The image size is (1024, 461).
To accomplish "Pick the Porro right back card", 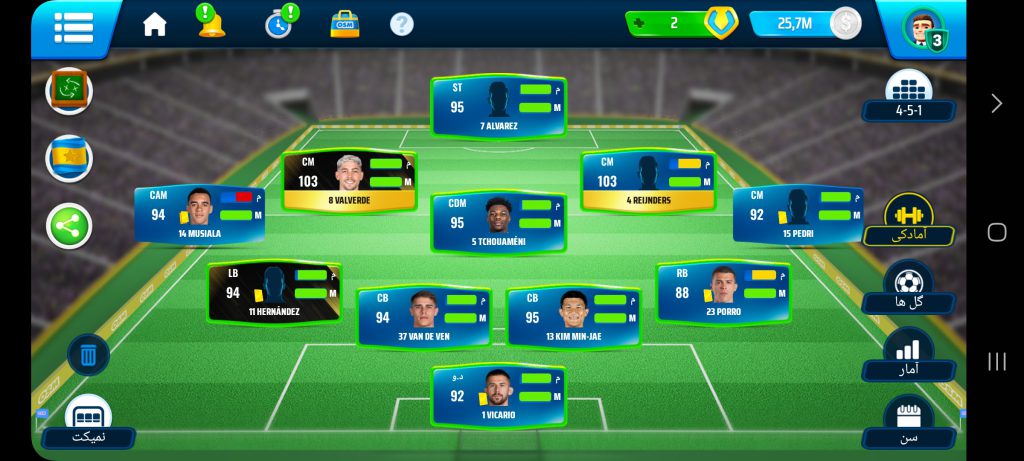I will point(723,292).
